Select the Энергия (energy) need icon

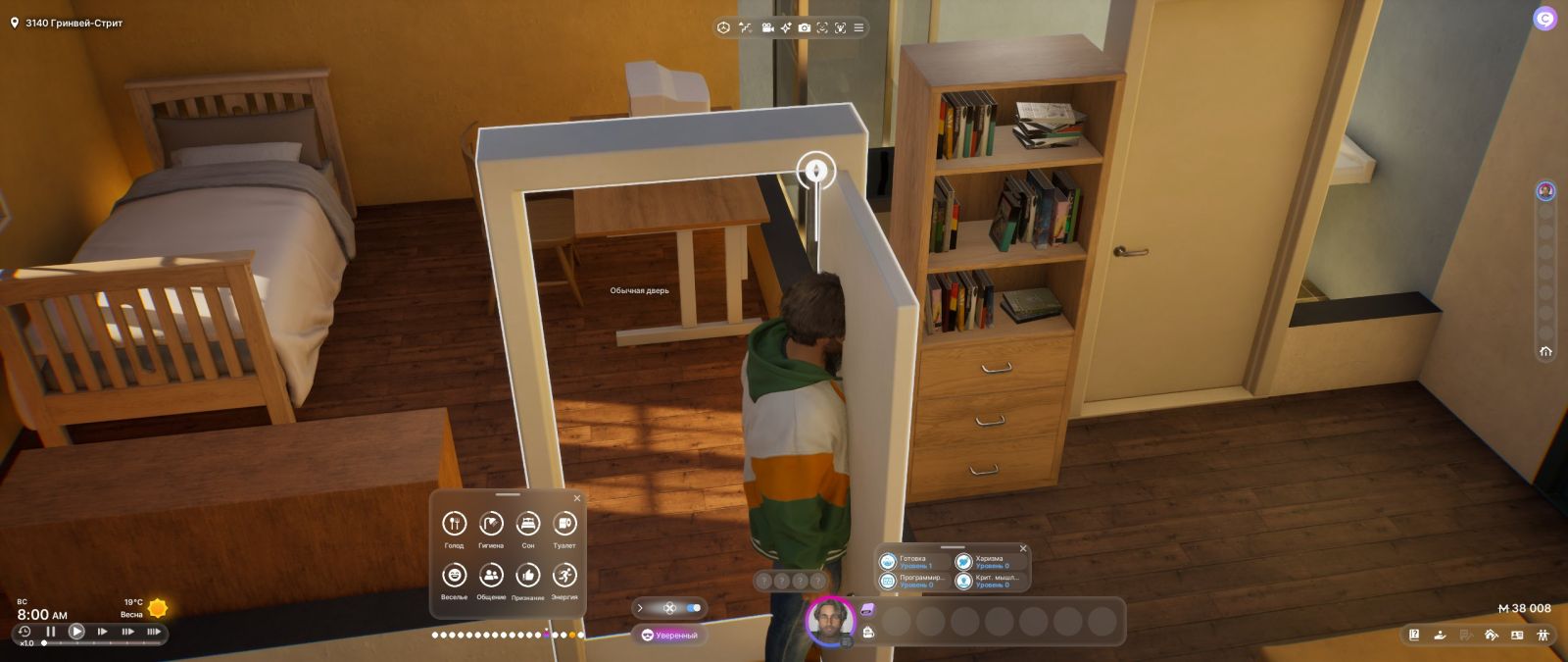[x=564, y=575]
